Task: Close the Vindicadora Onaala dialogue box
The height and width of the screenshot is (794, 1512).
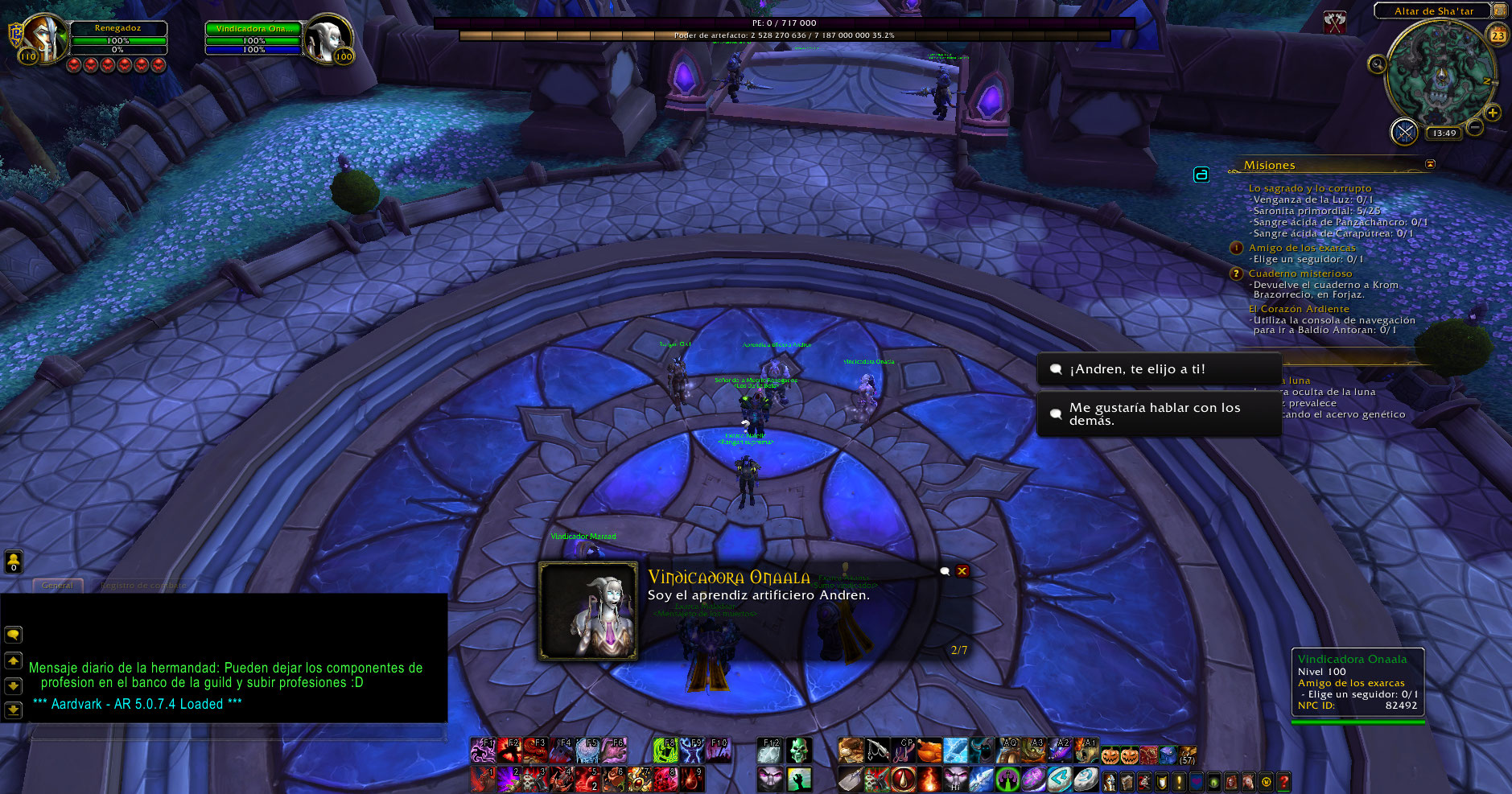Action: [962, 571]
